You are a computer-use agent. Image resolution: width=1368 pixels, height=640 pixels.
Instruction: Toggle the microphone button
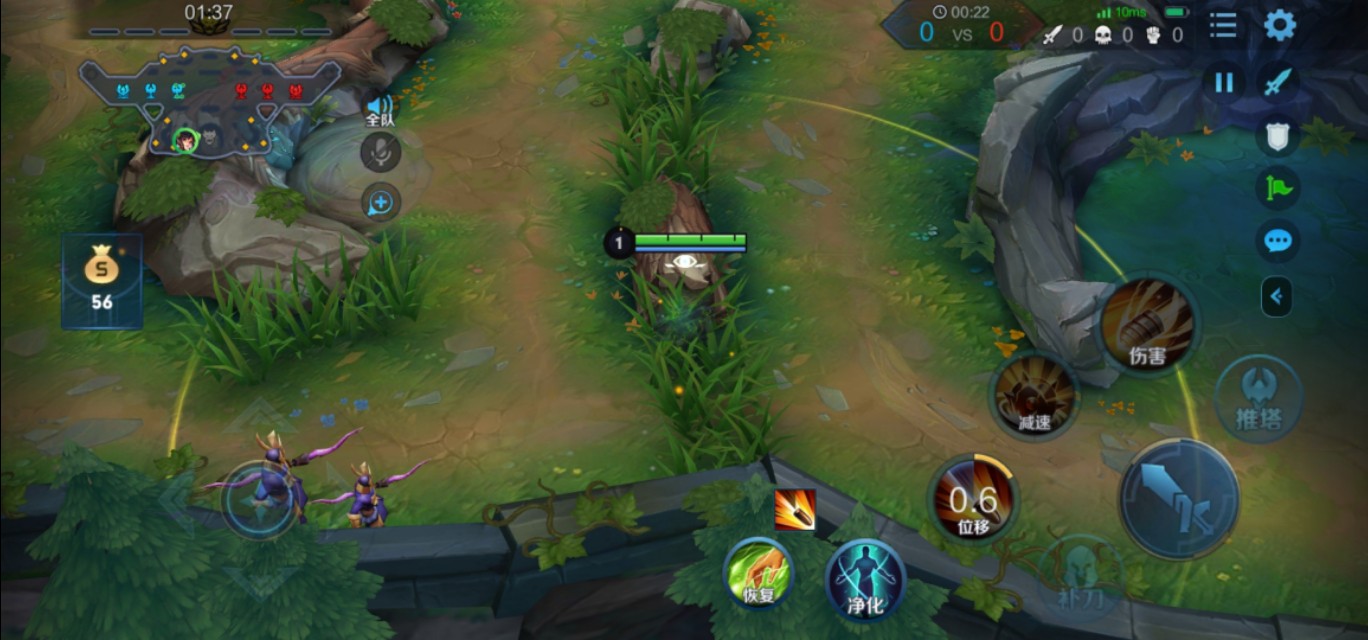(380, 153)
